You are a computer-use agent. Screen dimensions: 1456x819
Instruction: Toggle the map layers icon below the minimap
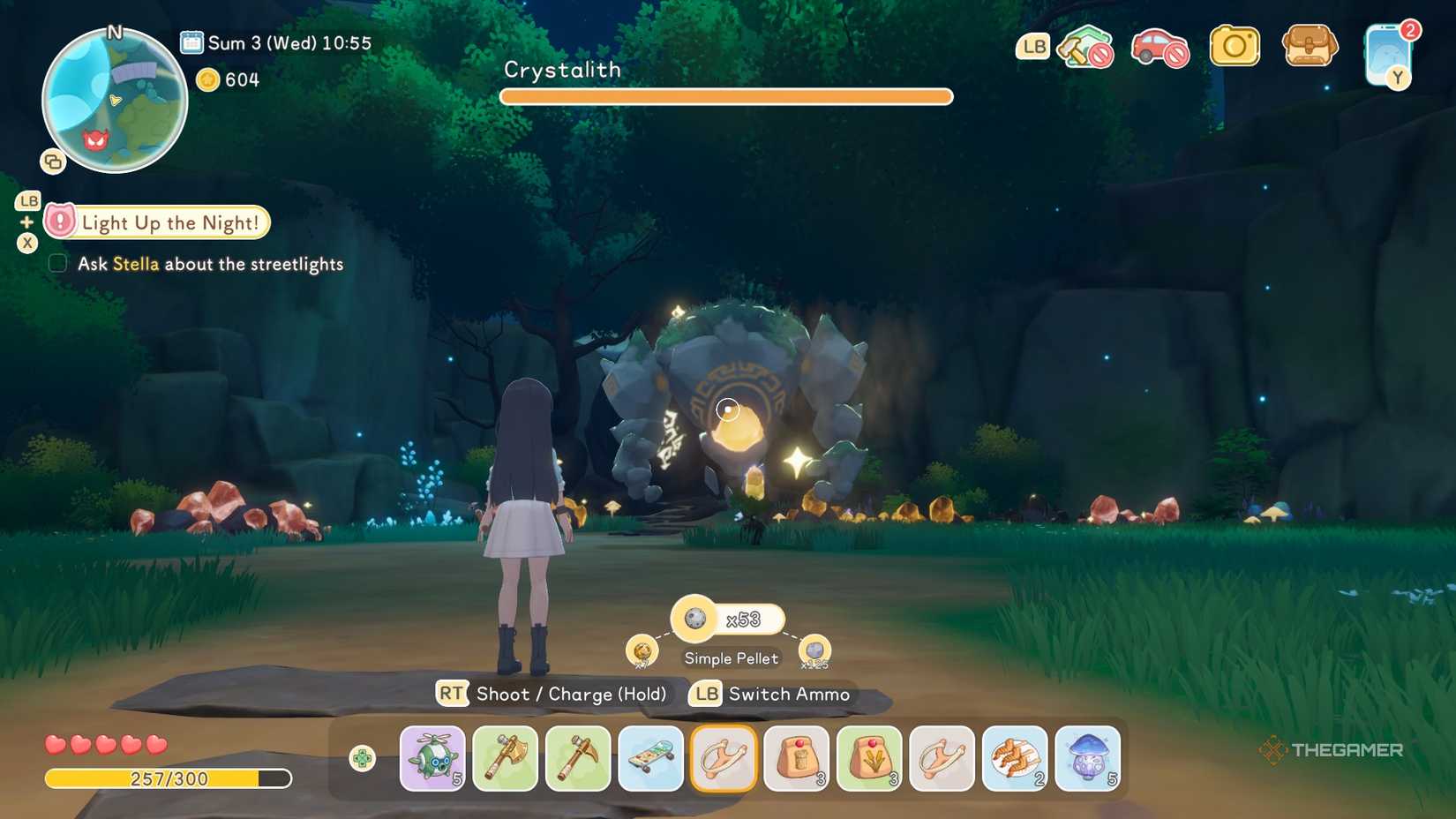[53, 162]
